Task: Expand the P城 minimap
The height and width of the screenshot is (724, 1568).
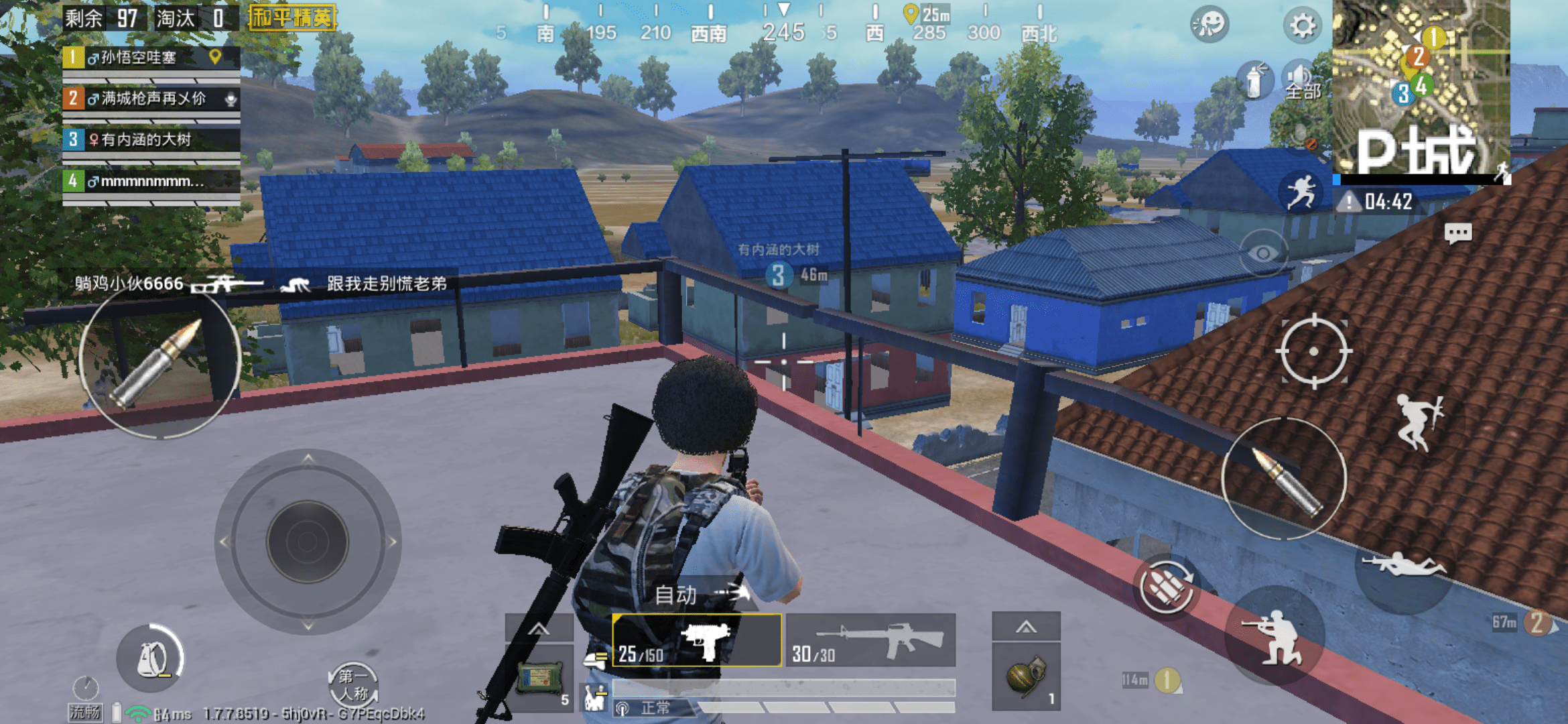Action: (1421, 87)
